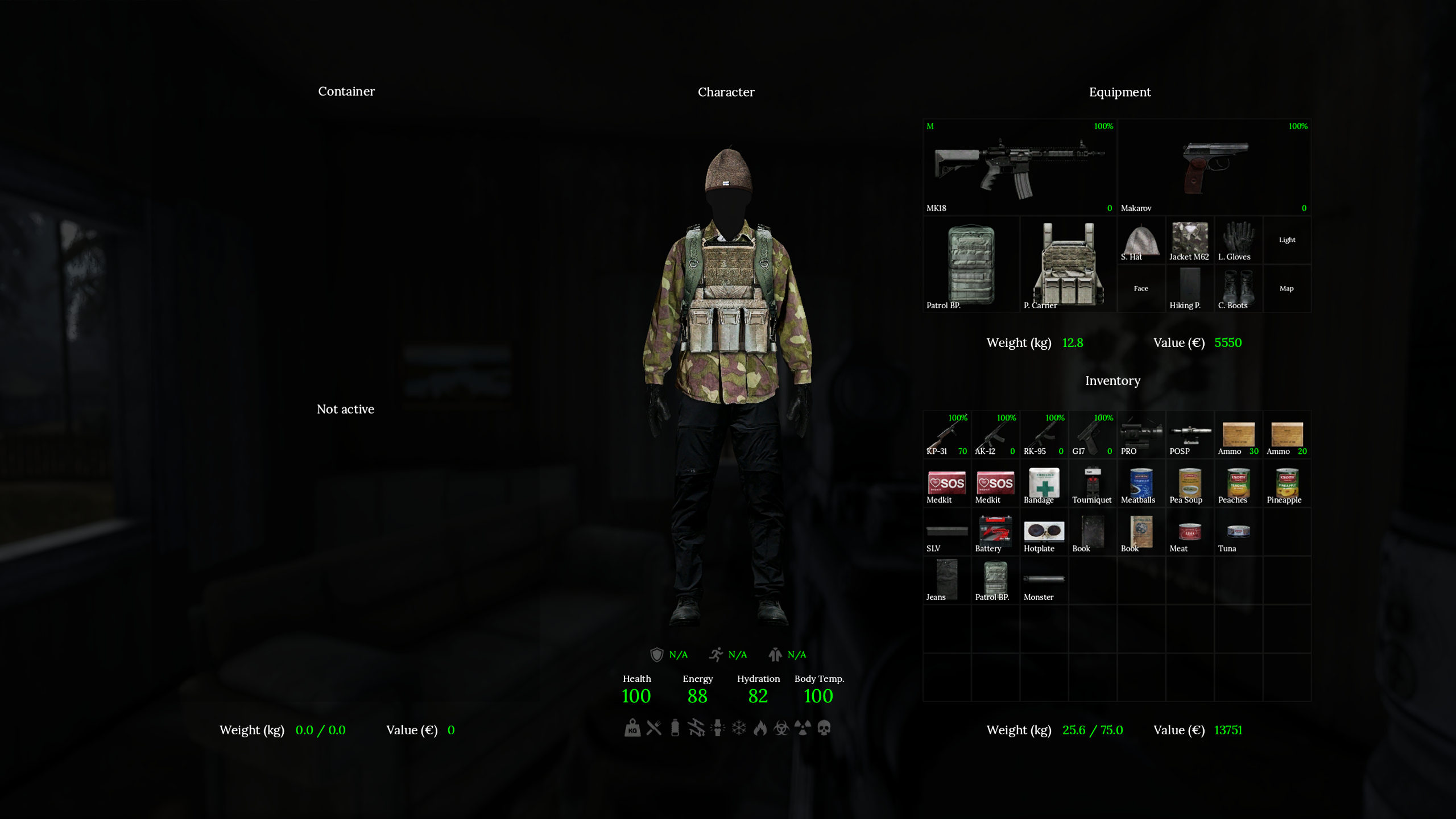1456x819 pixels.
Task: Click the snowflake cold status icon
Action: click(x=738, y=728)
